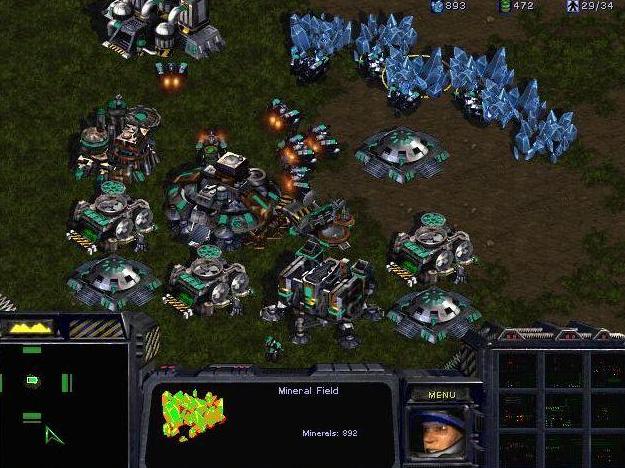Open the game MENU
Screen dimensions: 625x468
coord(441,395)
